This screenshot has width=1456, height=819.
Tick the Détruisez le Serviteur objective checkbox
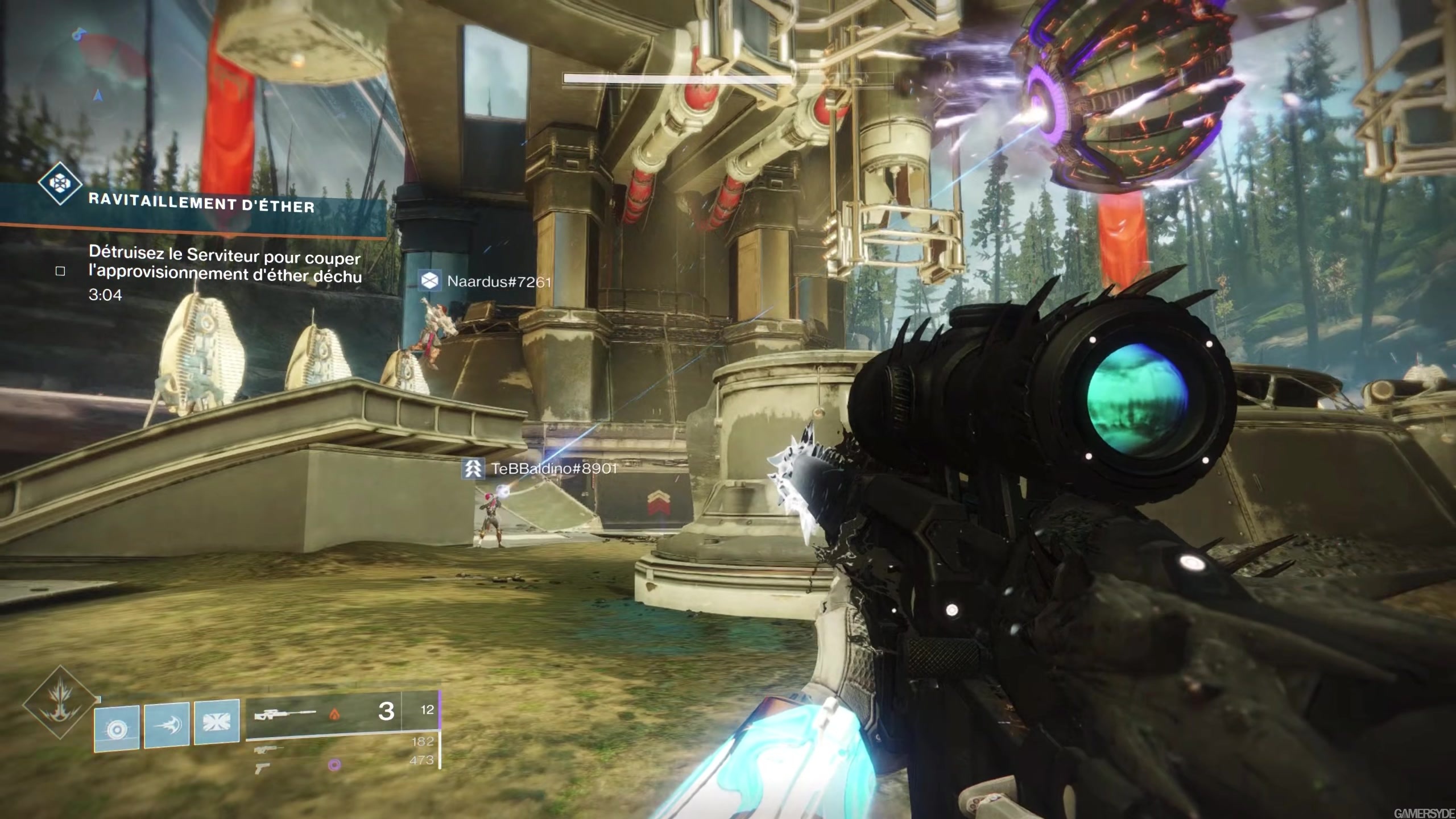tap(60, 271)
